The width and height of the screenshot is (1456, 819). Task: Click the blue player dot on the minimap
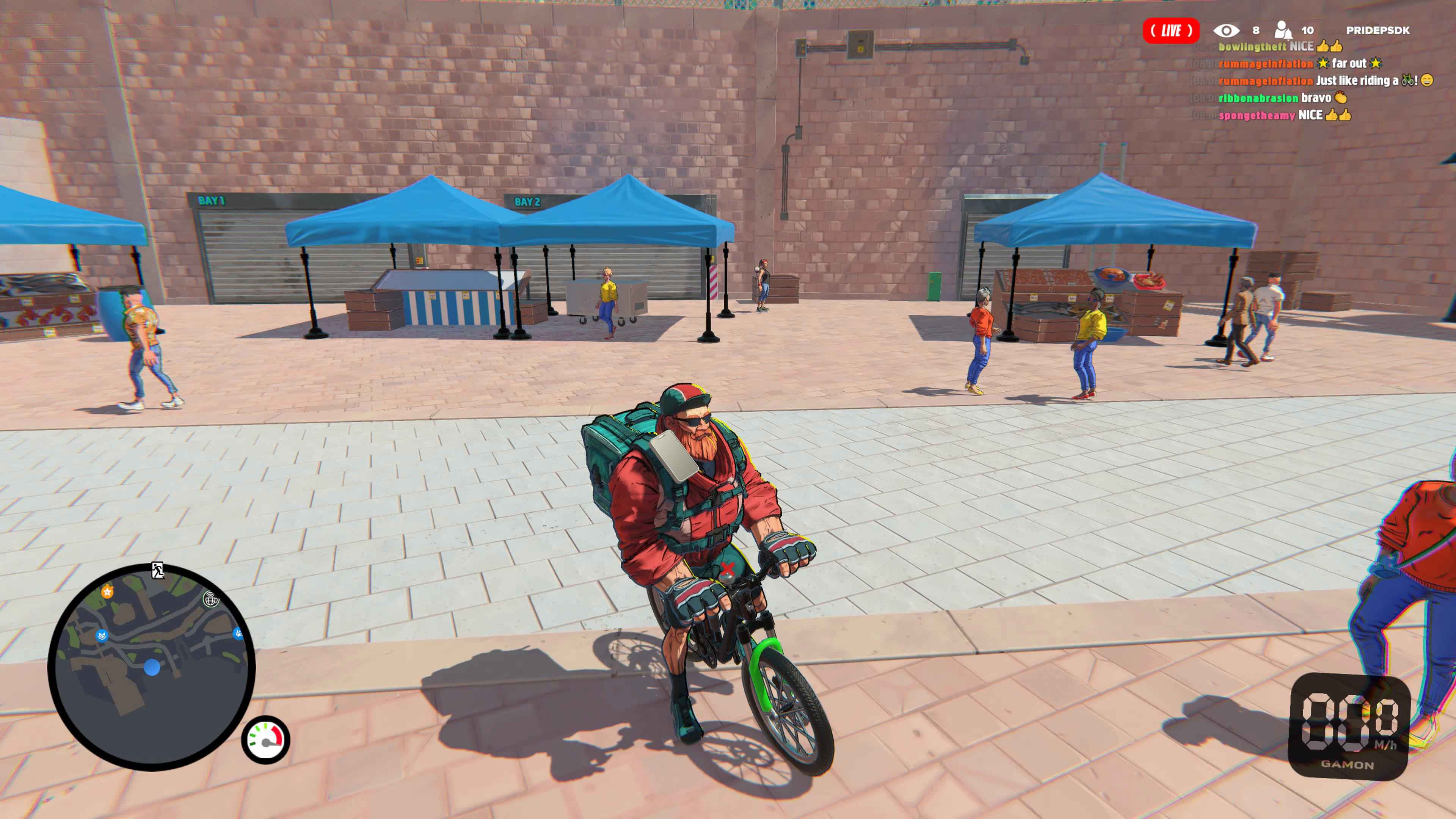click(x=152, y=667)
